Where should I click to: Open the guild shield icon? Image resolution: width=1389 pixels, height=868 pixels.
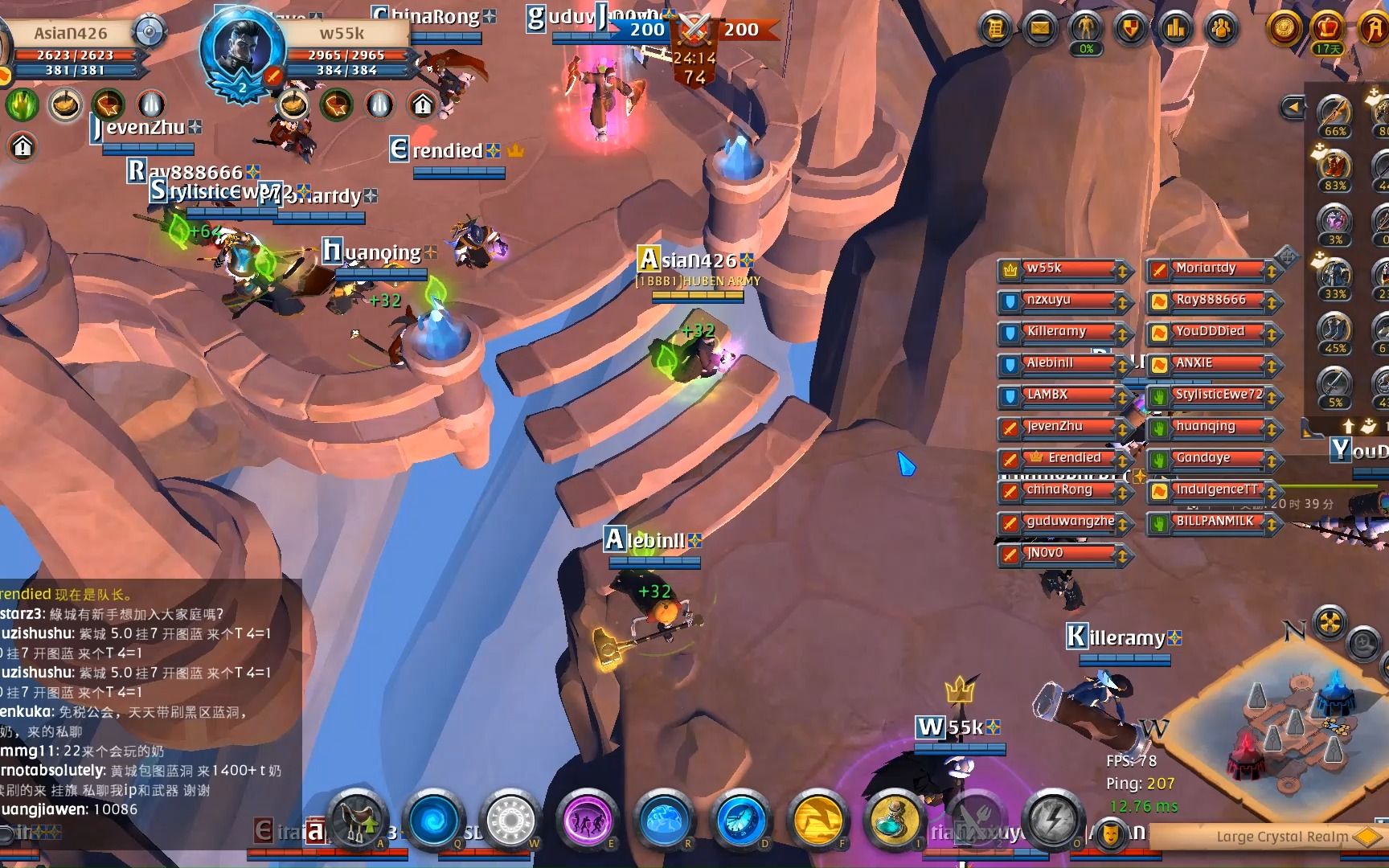coord(1131,29)
